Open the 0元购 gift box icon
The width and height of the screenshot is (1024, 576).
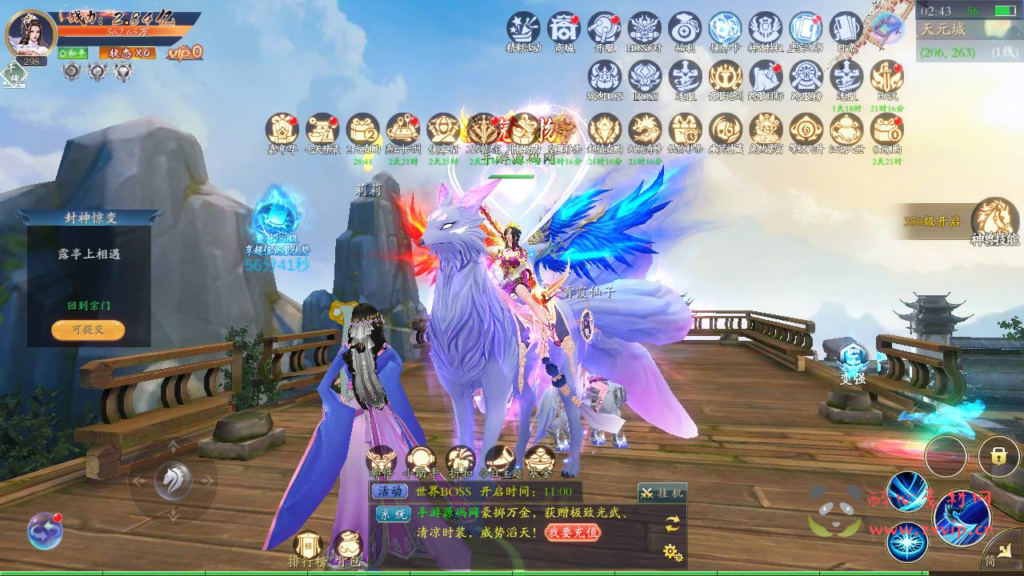pos(886,130)
